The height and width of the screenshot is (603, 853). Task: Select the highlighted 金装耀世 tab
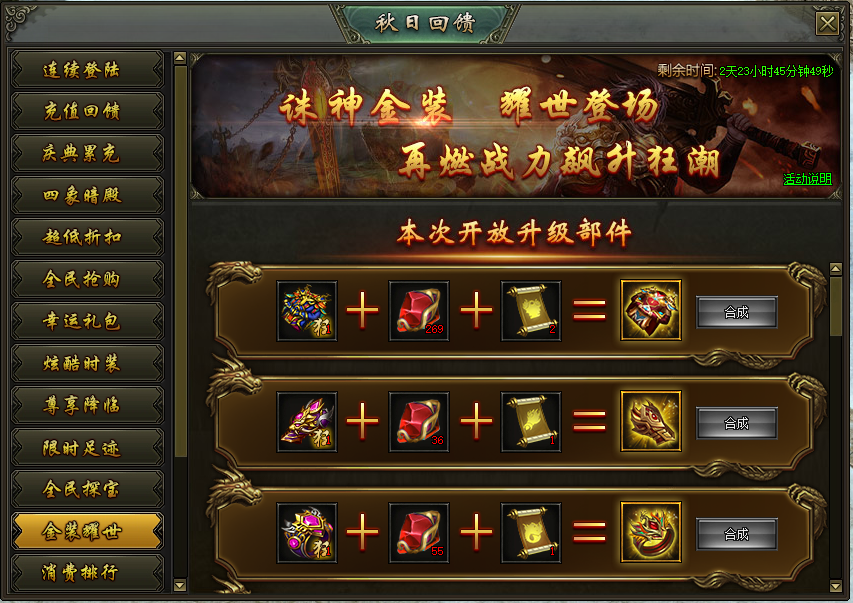point(87,532)
